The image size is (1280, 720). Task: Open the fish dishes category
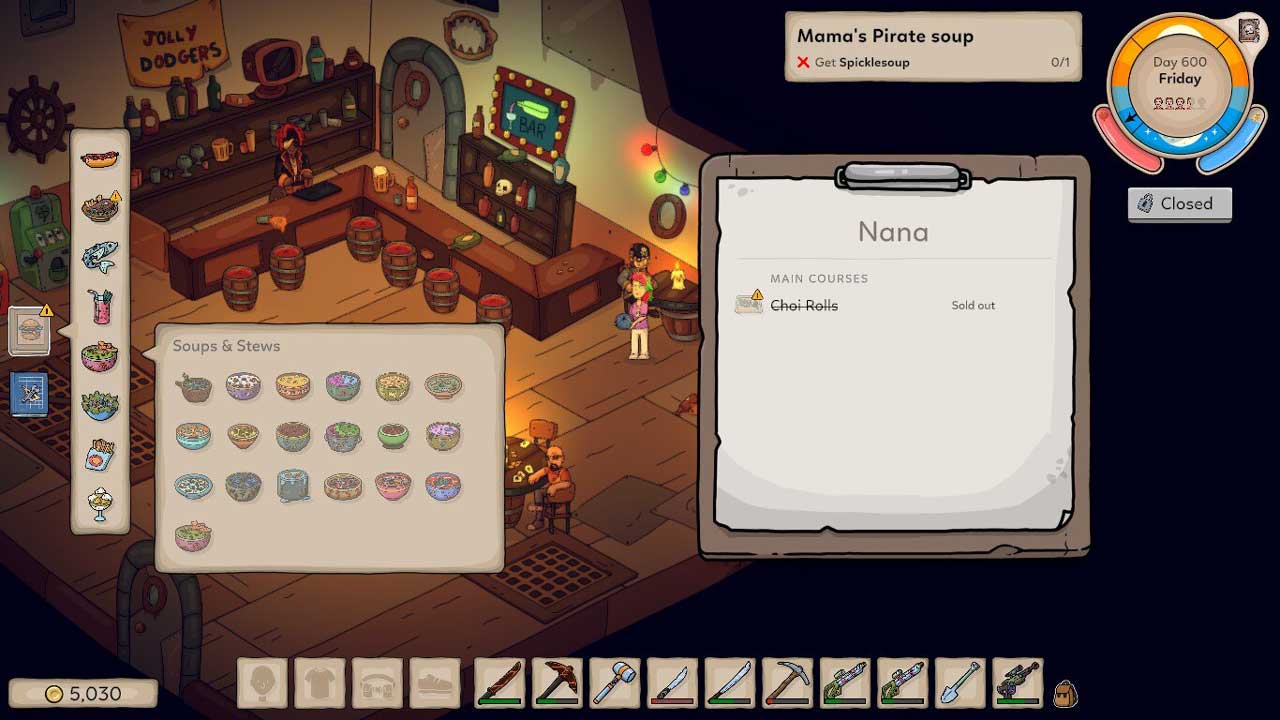(x=100, y=257)
